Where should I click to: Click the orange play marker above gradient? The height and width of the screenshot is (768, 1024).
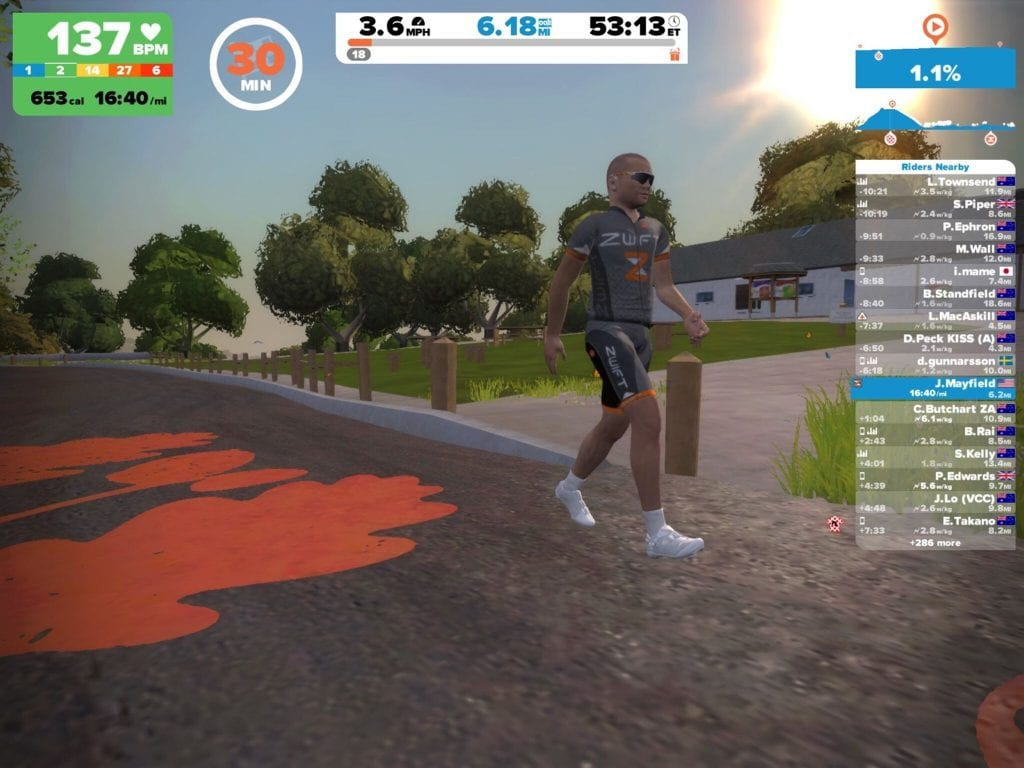coord(934,27)
